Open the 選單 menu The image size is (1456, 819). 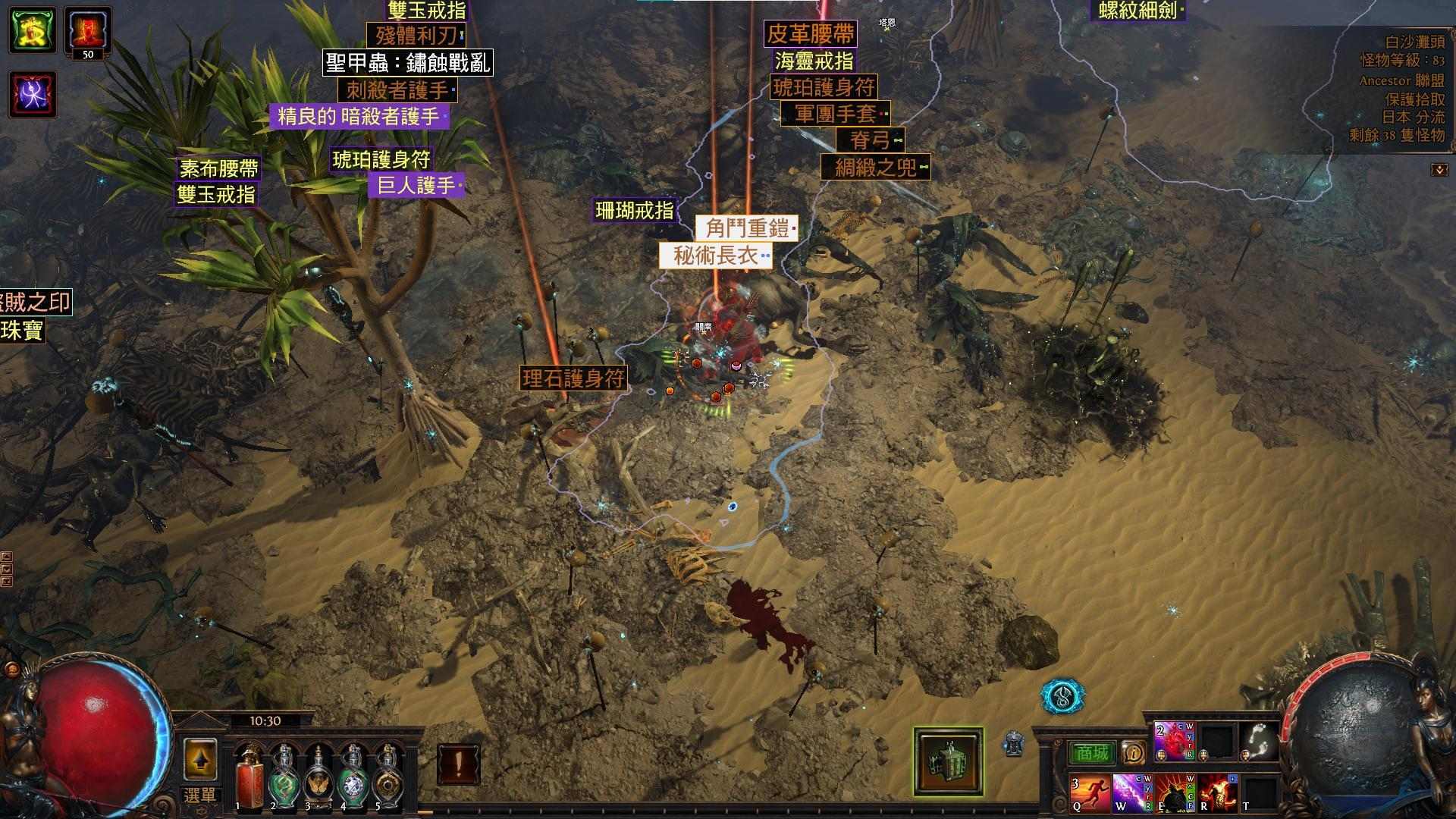click(x=200, y=795)
